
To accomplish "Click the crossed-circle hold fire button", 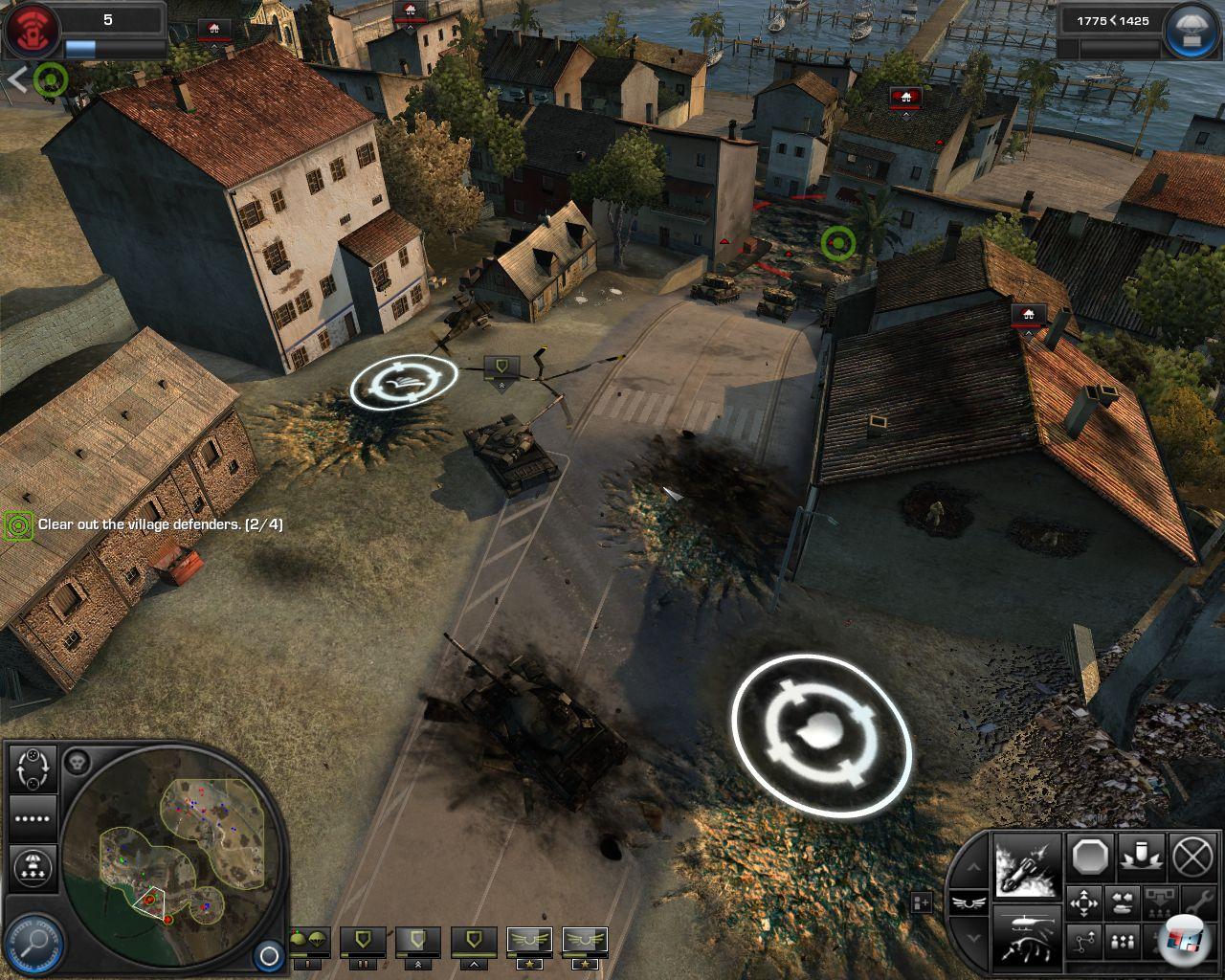I will click(x=1192, y=856).
